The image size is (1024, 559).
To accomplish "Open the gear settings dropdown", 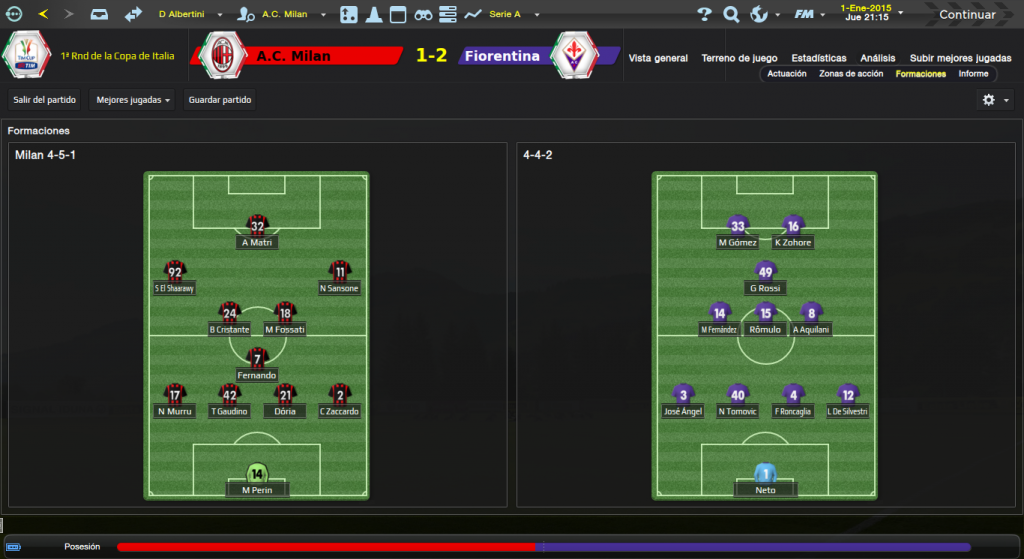I will (x=995, y=100).
